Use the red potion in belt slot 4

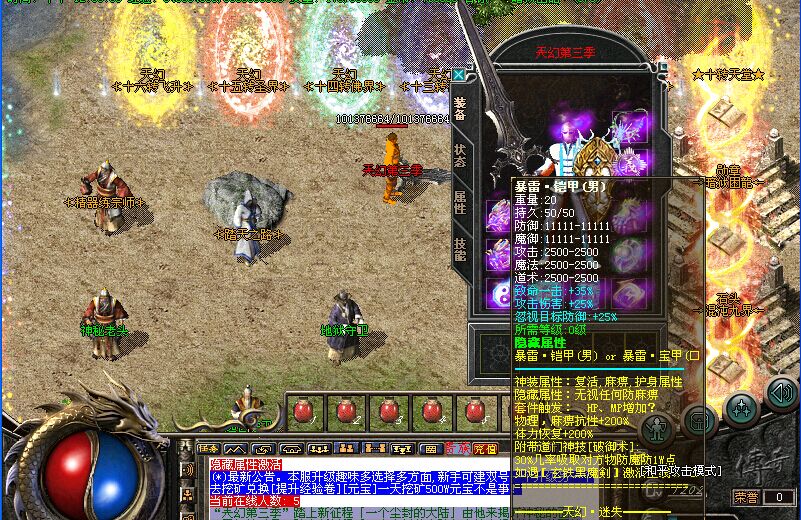pos(431,410)
